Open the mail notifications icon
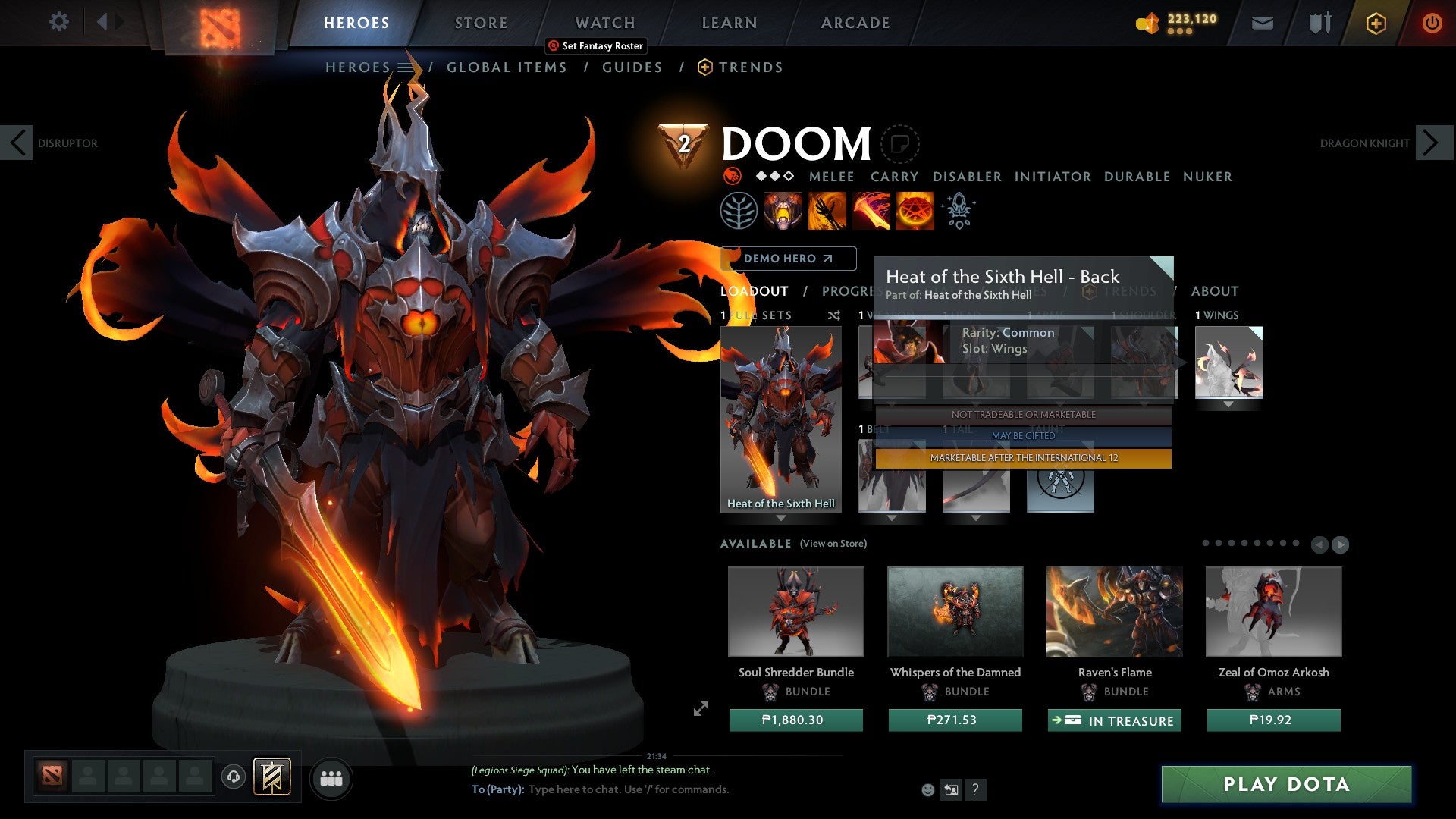The height and width of the screenshot is (819, 1456). point(1261,23)
